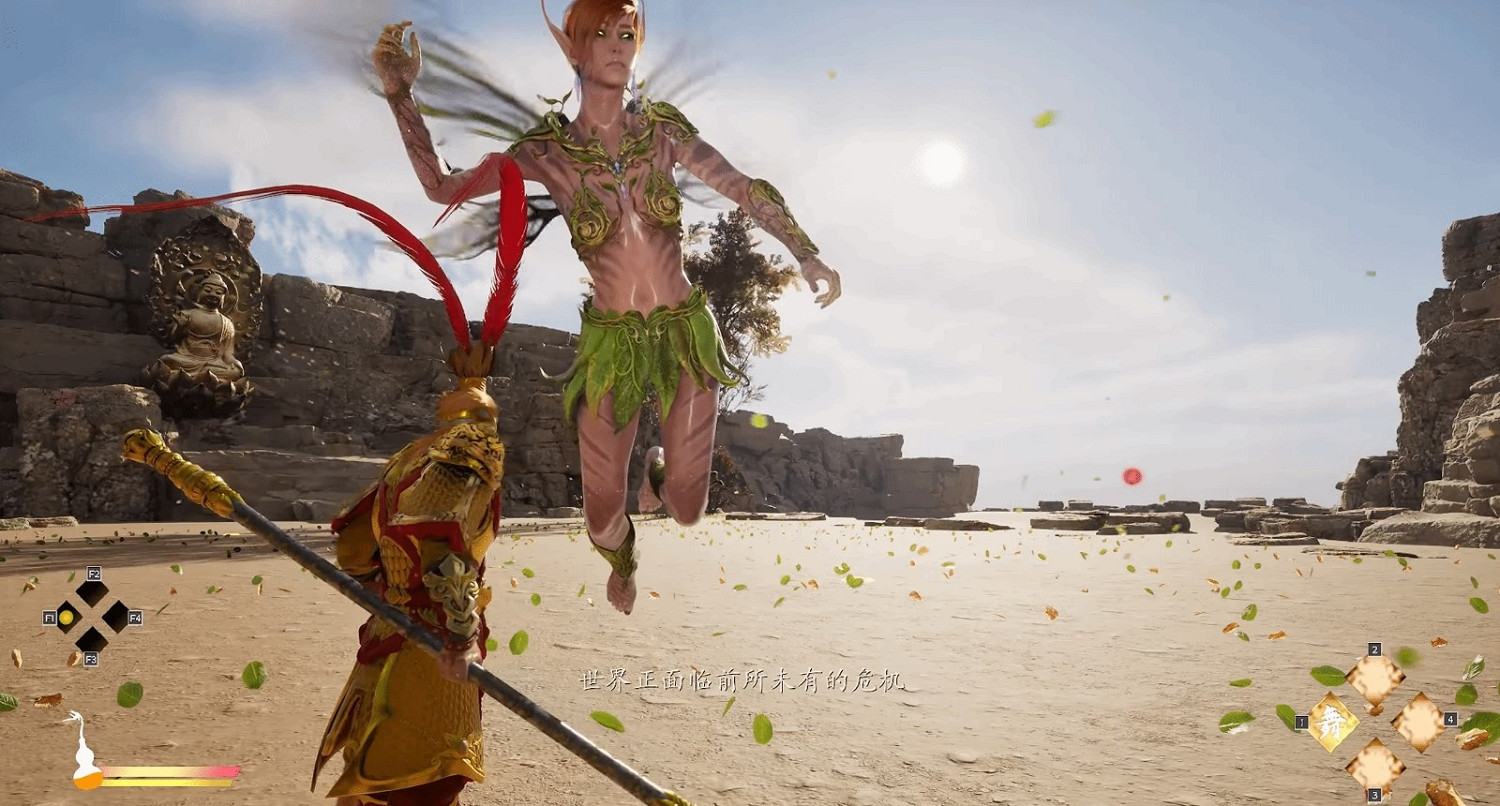Click the numbered 4 hotkey badge
The height and width of the screenshot is (806, 1500).
[1451, 720]
